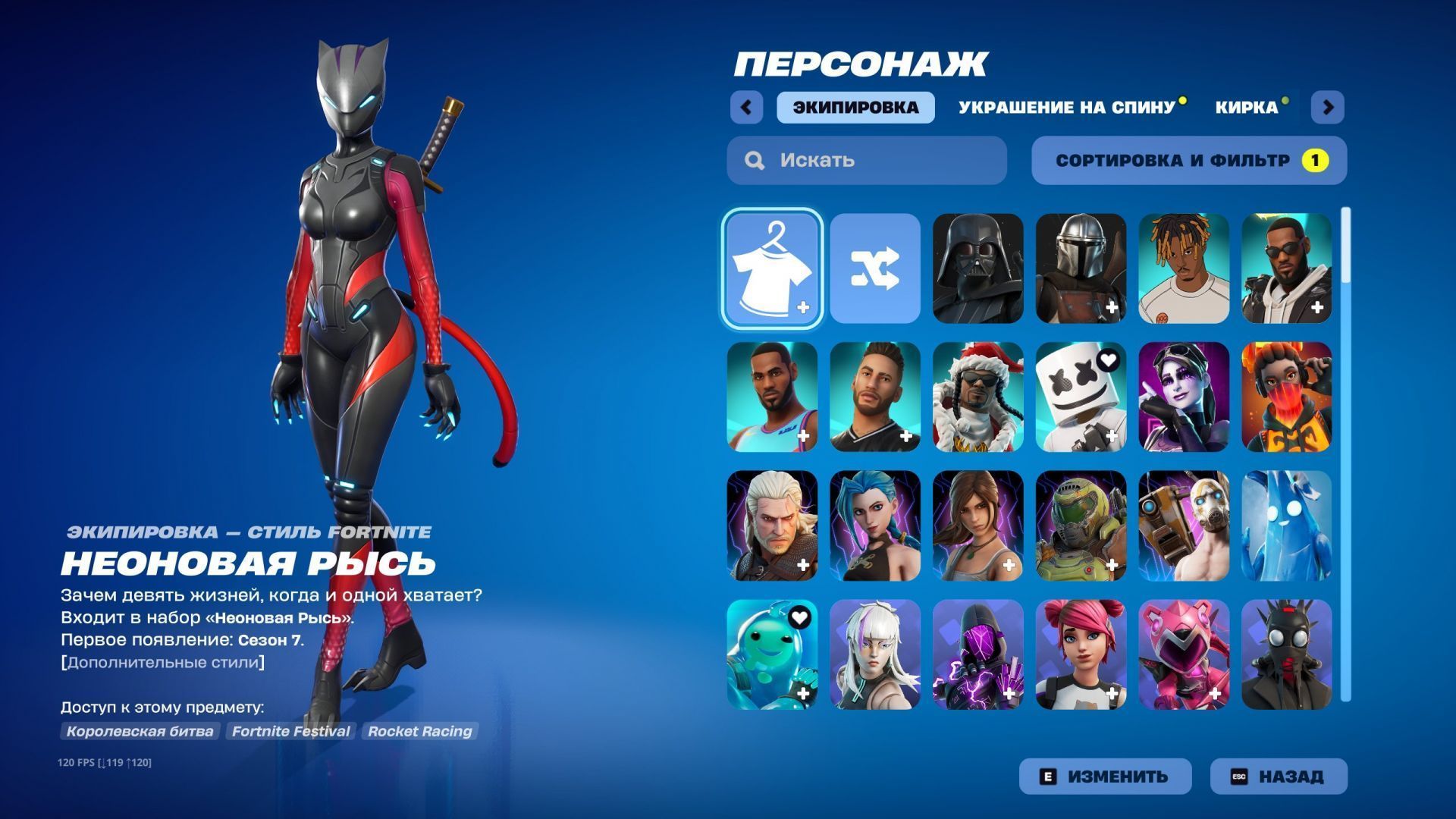Select the T-shirt hanger outfit tile
The width and height of the screenshot is (1456, 819).
click(772, 268)
